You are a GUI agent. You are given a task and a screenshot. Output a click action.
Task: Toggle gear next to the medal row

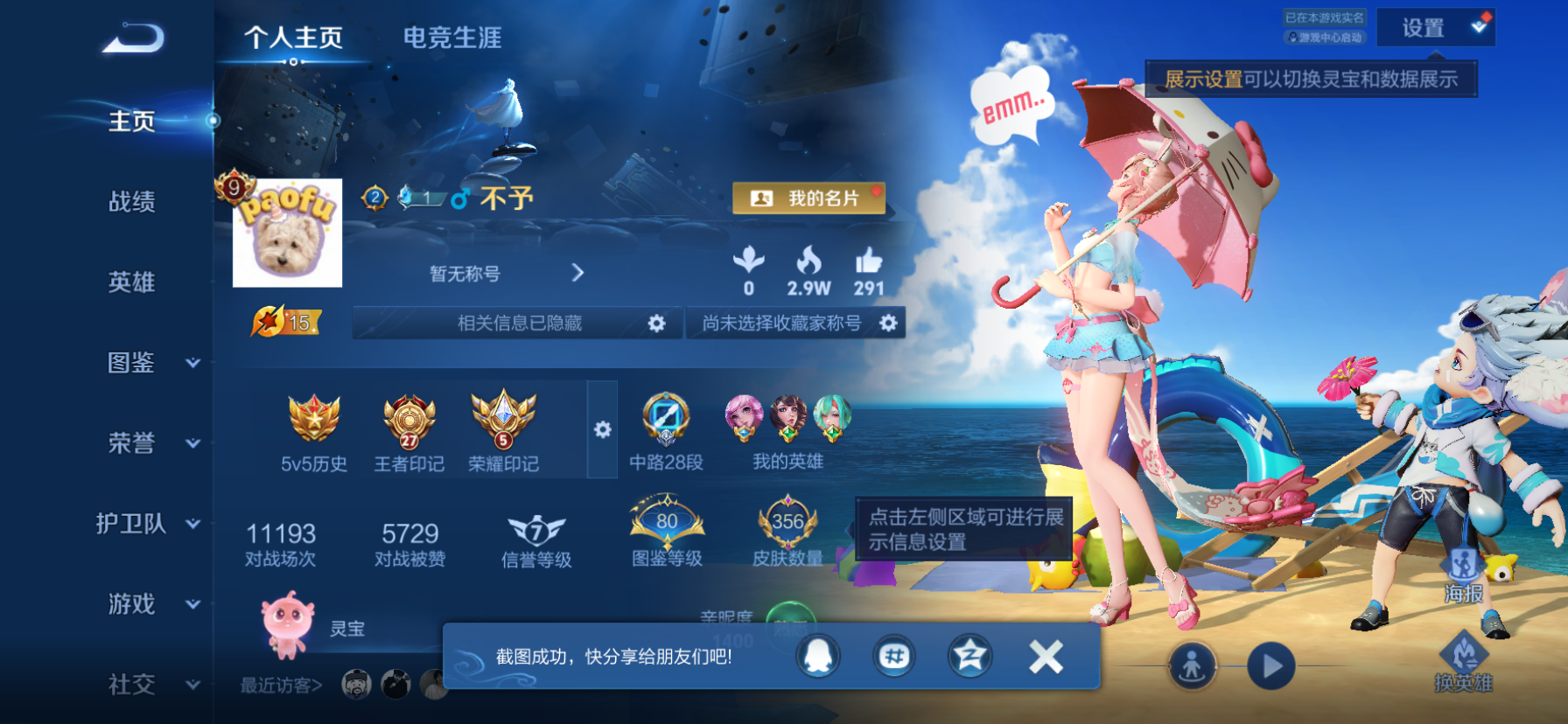[602, 430]
